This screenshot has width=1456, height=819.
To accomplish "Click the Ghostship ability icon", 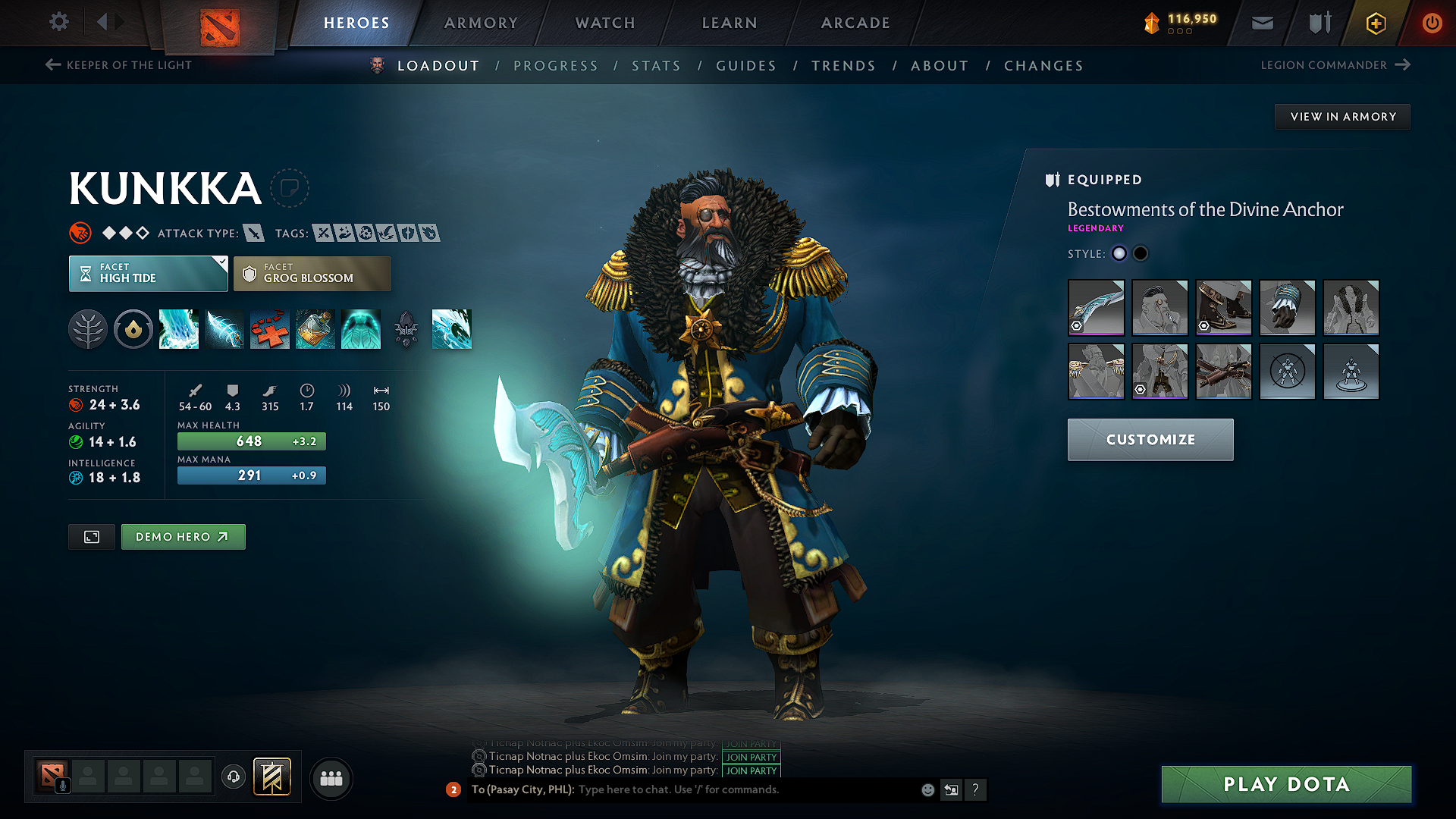I will point(361,329).
